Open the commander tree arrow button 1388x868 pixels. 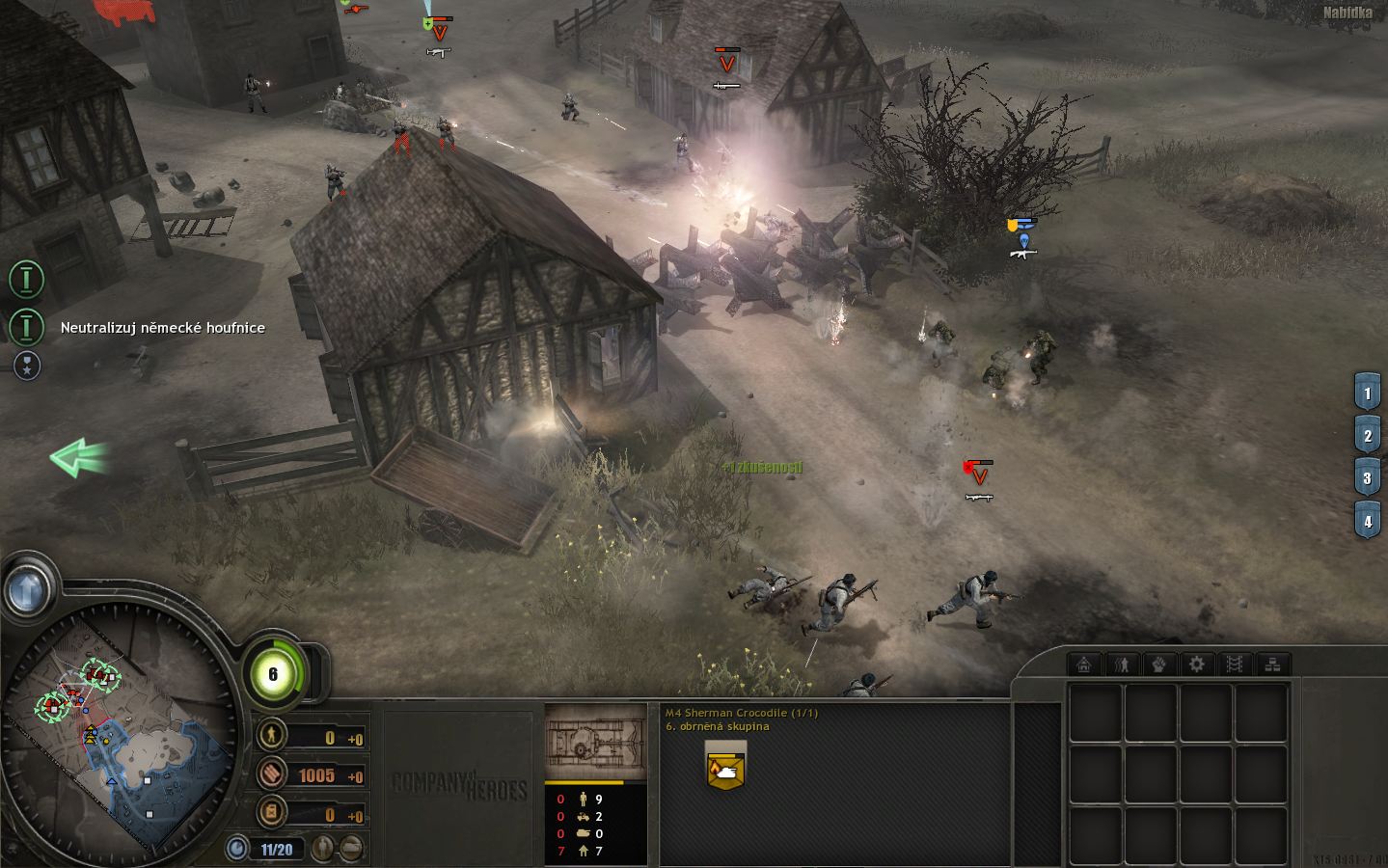pos(27,586)
